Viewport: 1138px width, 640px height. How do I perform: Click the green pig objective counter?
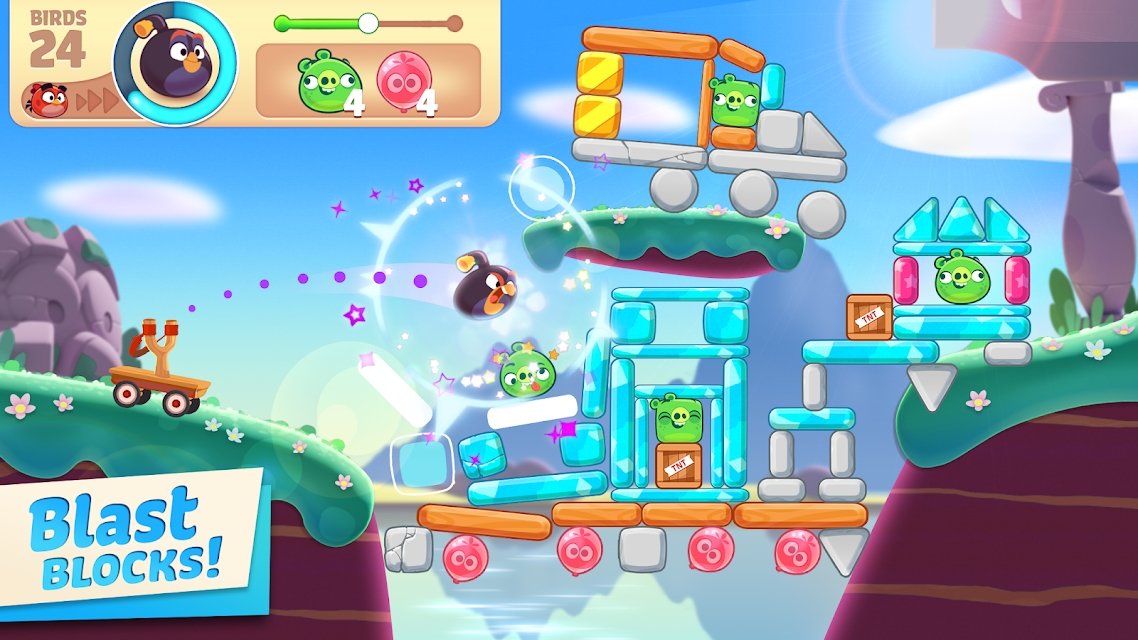click(329, 82)
